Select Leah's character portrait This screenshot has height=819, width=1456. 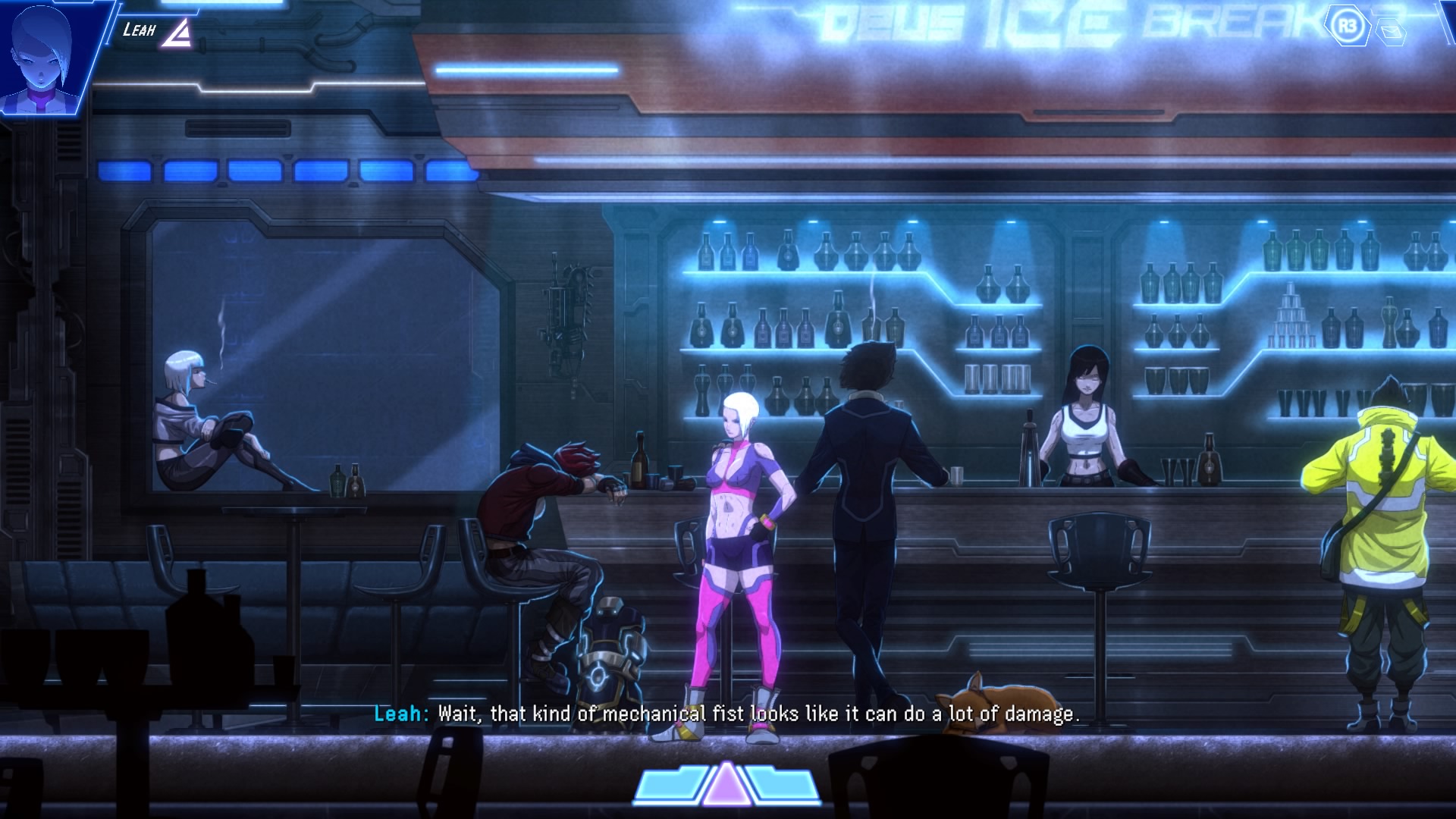pos(45,57)
